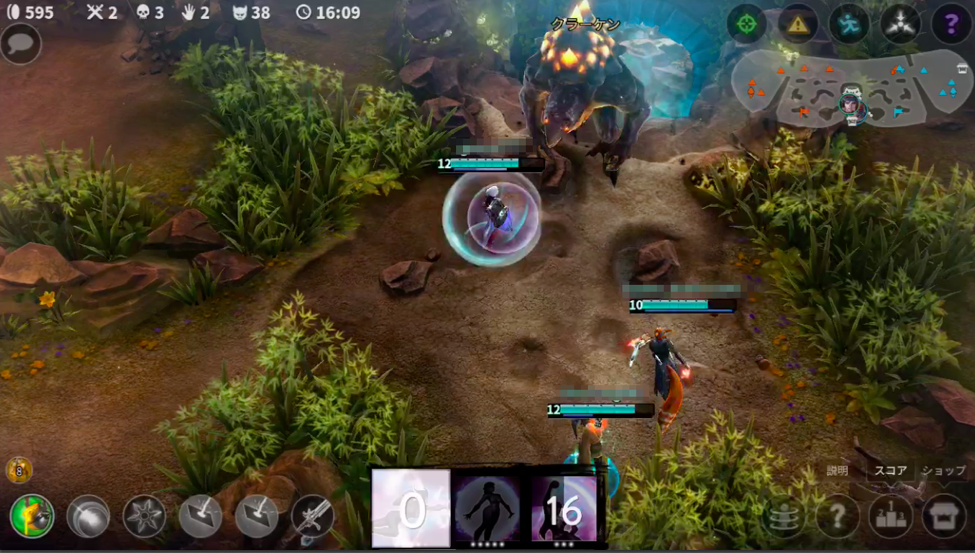
Task: Open the ショップ shop
Action: (x=944, y=516)
